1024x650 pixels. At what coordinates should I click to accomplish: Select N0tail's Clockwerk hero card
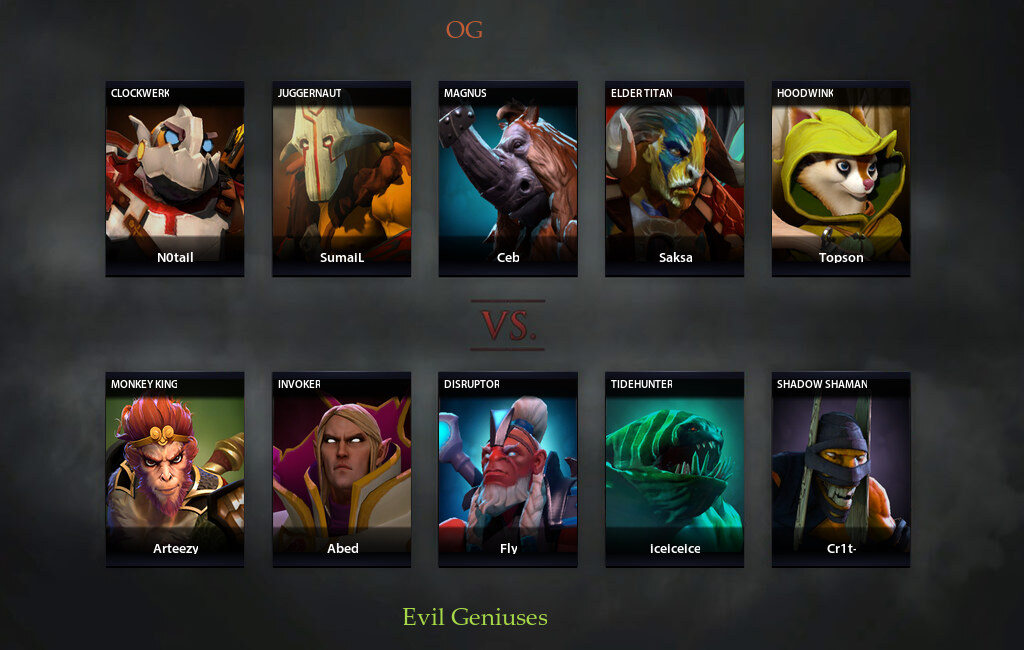point(175,178)
